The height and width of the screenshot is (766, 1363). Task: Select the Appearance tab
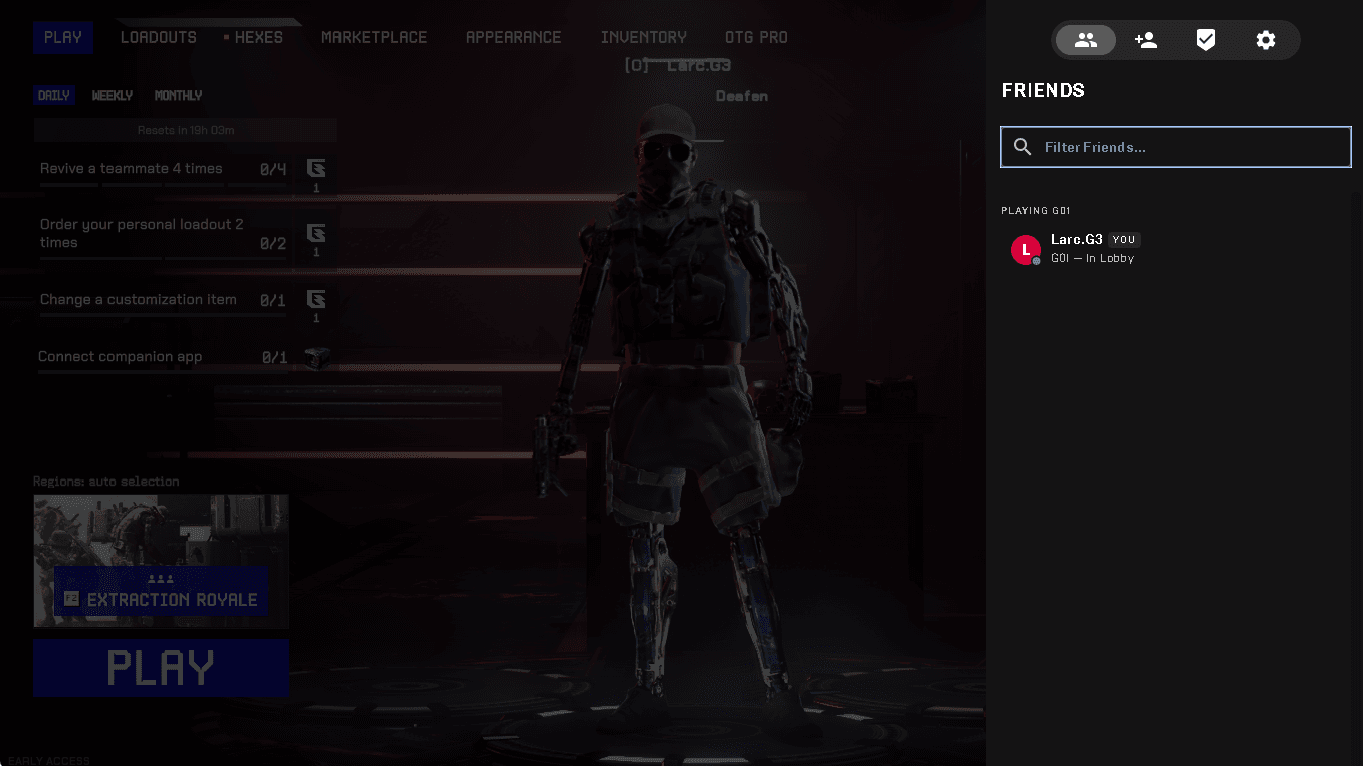click(x=513, y=38)
